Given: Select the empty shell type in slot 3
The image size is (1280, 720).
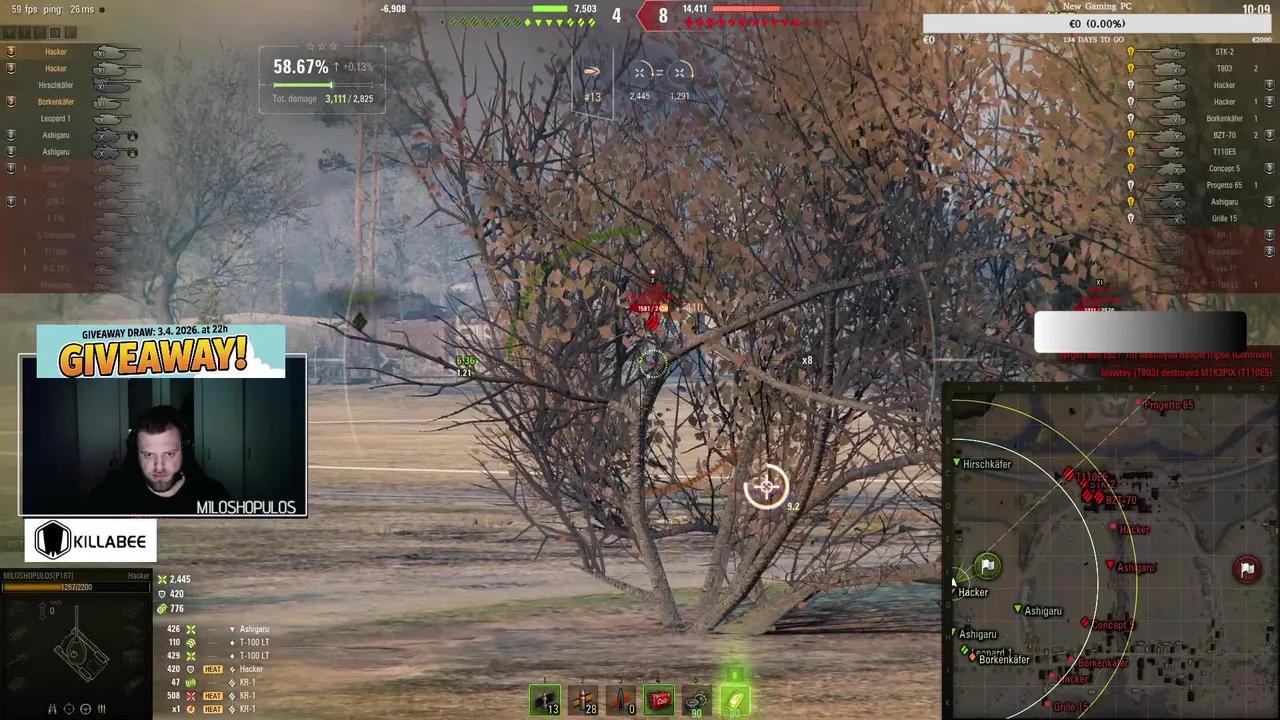Looking at the screenshot, I should click(x=620, y=699).
